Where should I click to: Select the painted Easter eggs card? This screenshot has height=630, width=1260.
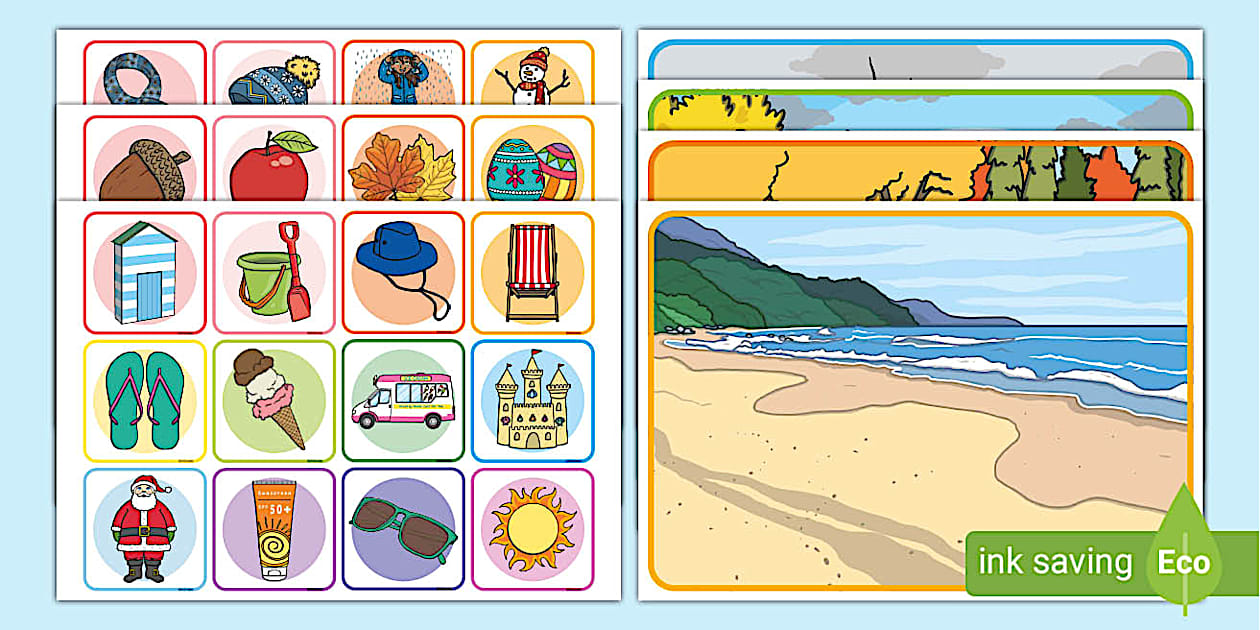click(x=532, y=160)
